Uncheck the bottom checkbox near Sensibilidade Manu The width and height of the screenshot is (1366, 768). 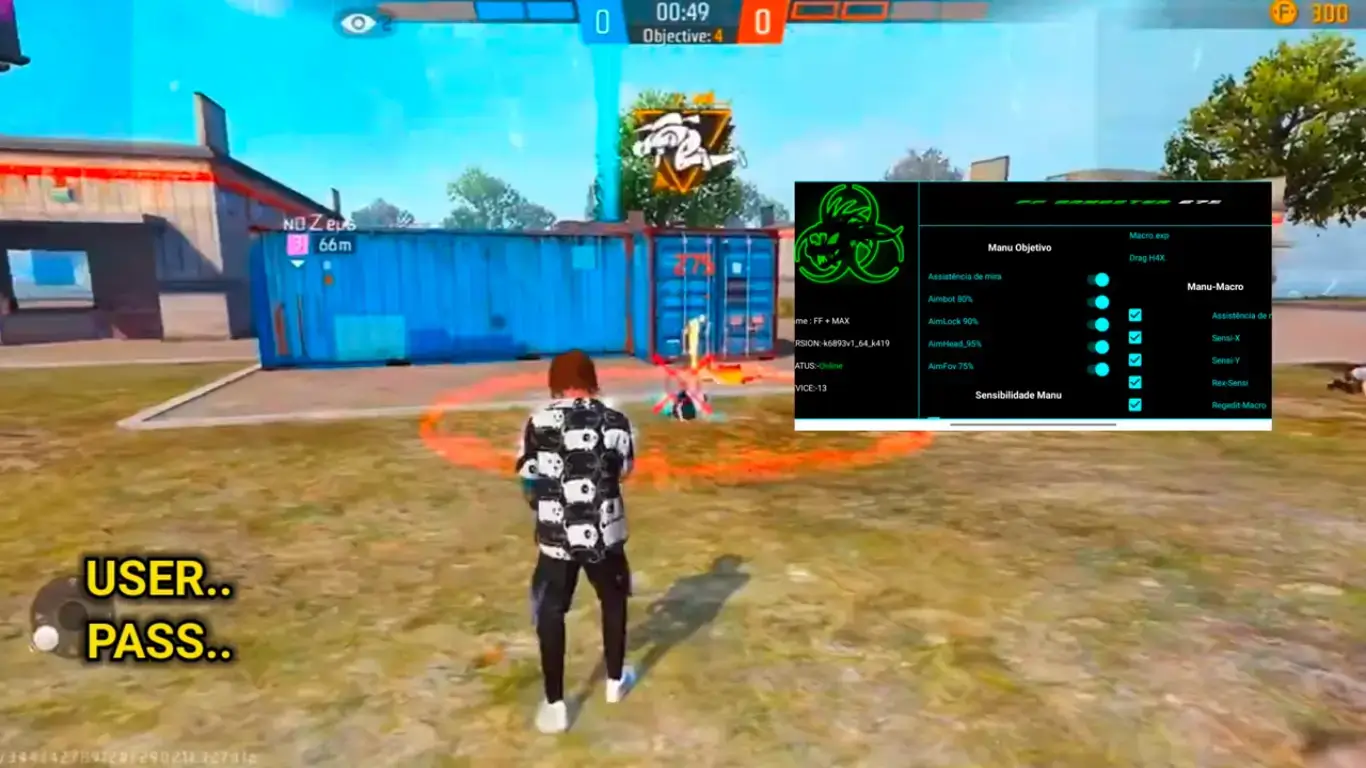pyautogui.click(x=1135, y=406)
